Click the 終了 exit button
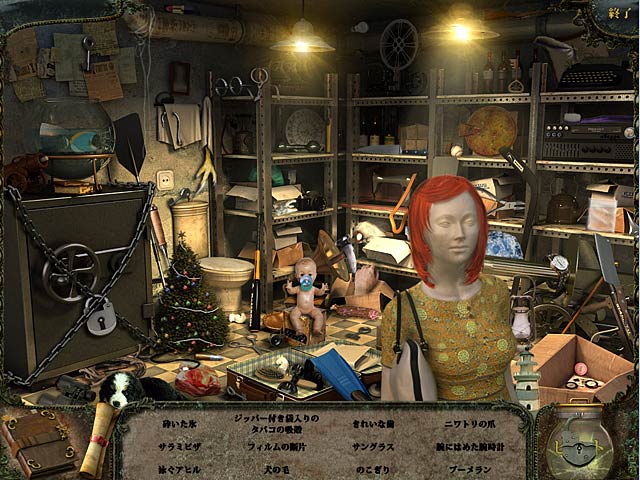Screen dimensions: 640x480 617,14
